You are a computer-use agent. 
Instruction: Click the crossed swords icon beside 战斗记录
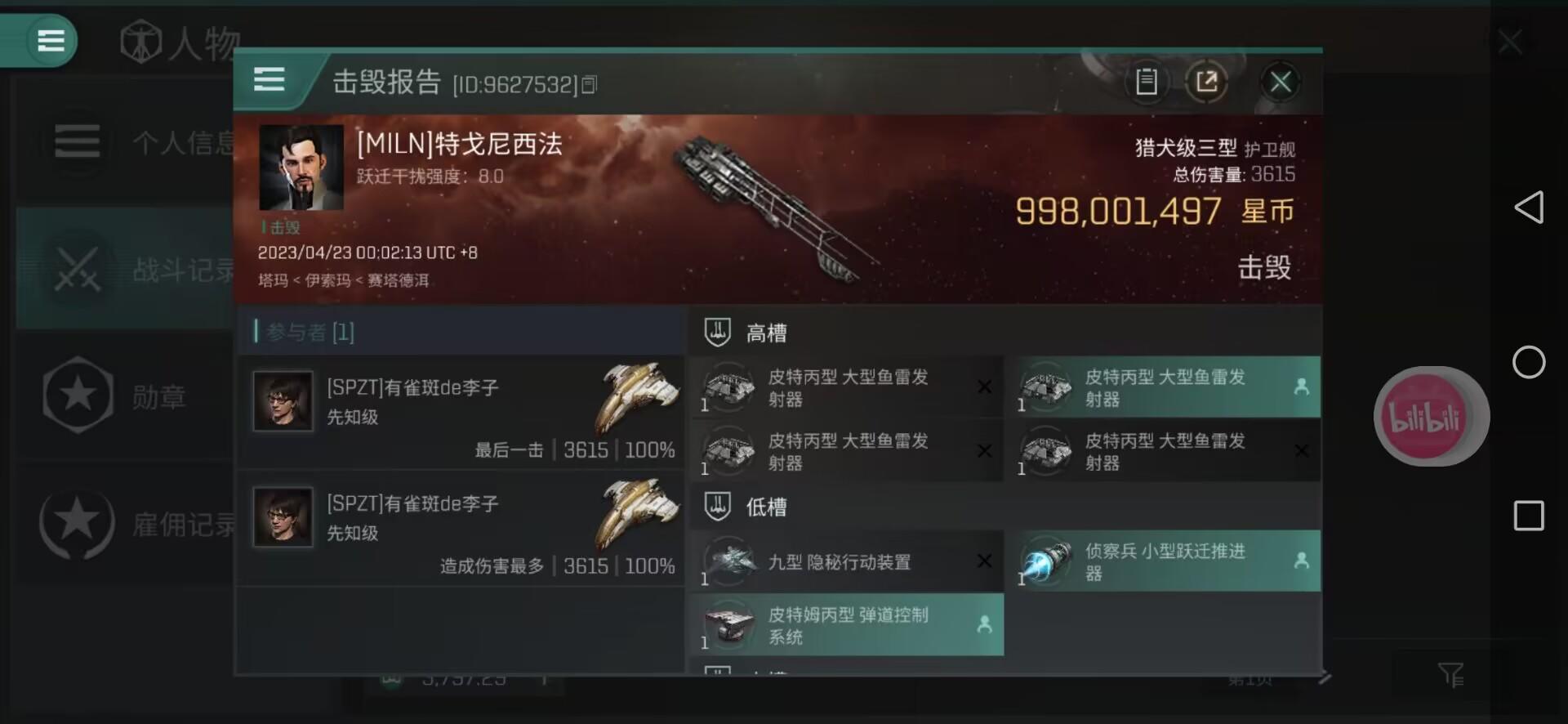point(78,268)
